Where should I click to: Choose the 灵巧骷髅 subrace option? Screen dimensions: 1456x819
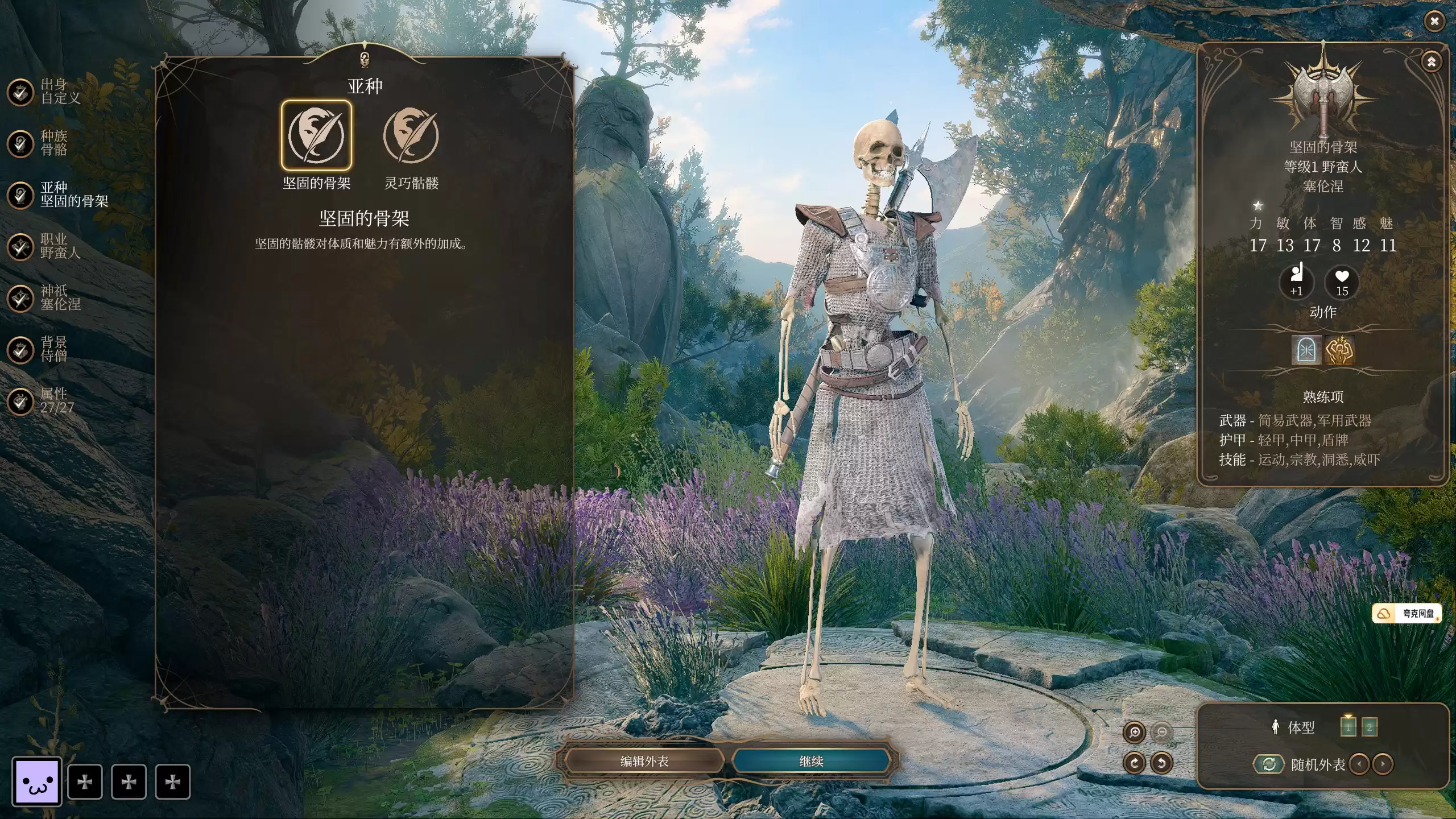411,135
